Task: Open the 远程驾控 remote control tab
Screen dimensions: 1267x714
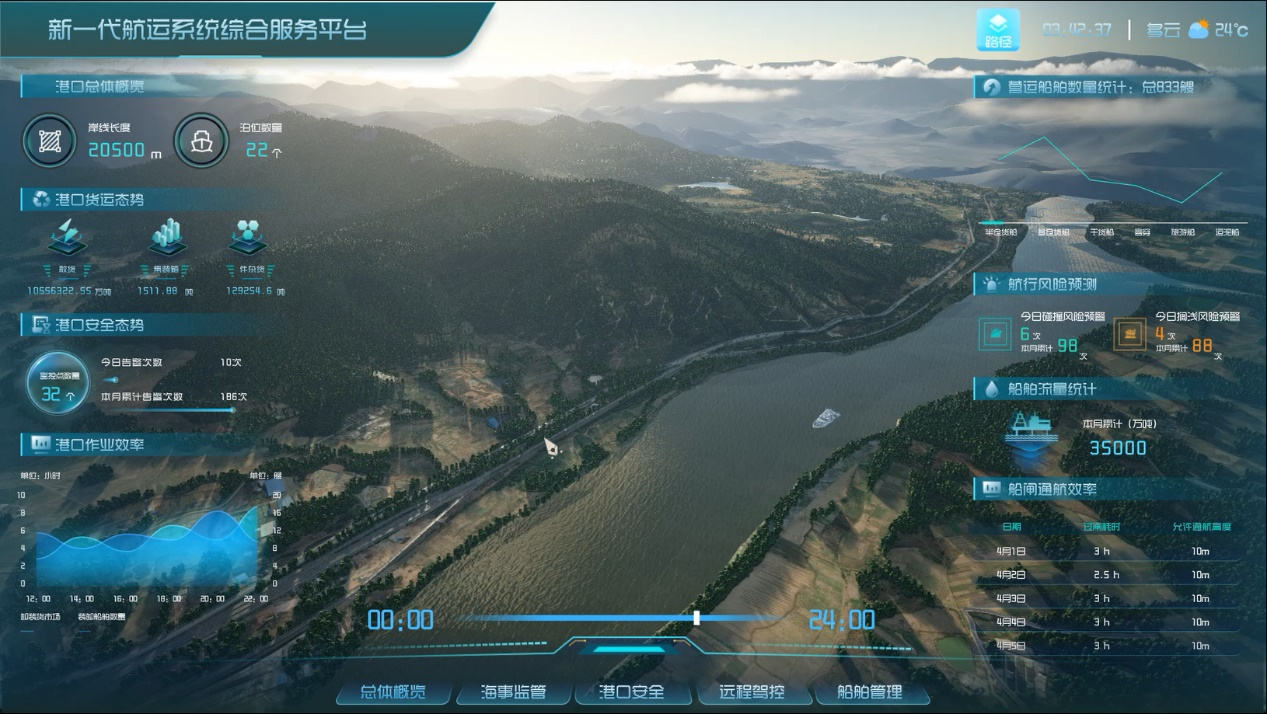Action: [x=751, y=692]
